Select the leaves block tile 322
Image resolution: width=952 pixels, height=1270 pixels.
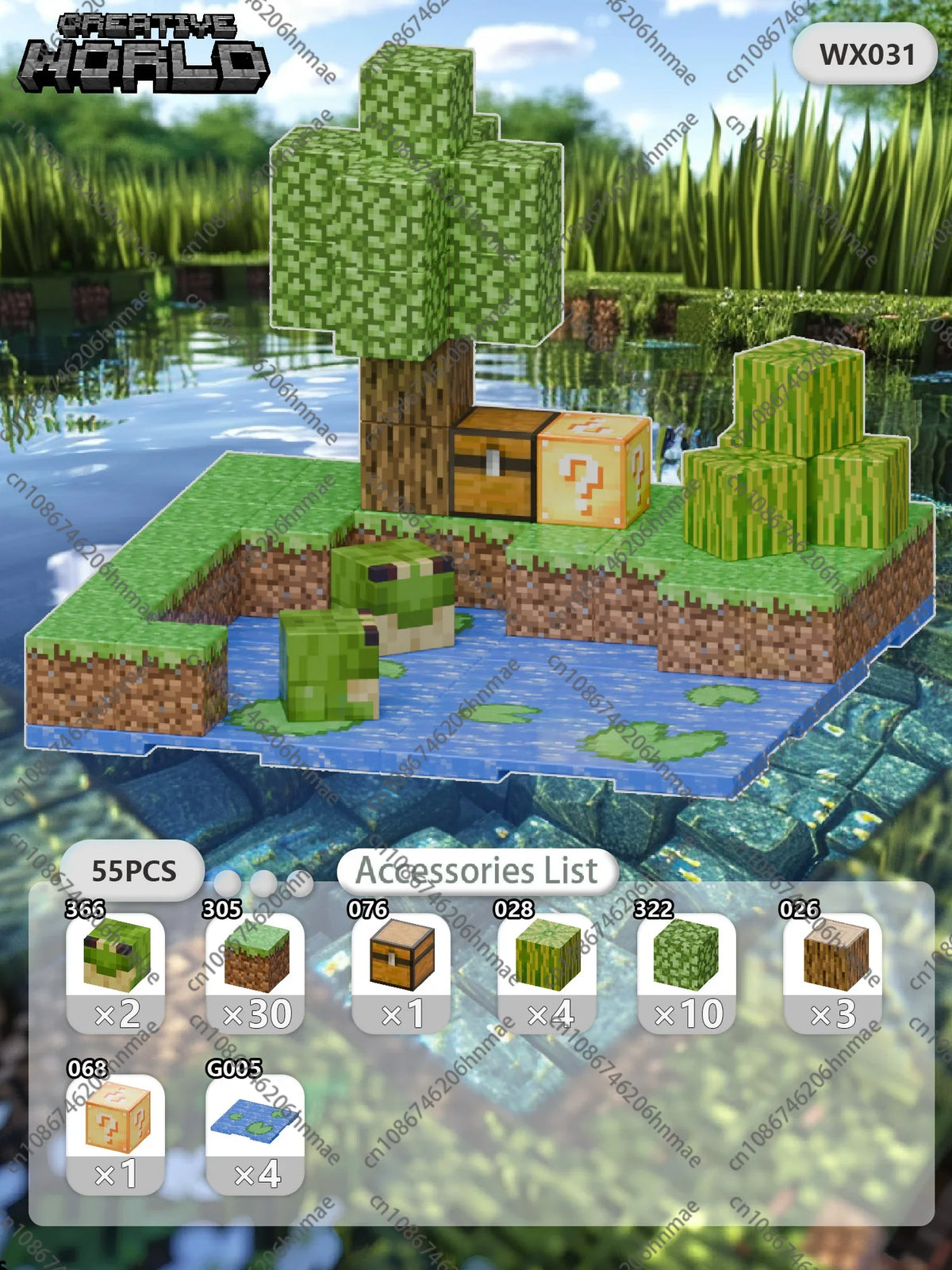[687, 972]
